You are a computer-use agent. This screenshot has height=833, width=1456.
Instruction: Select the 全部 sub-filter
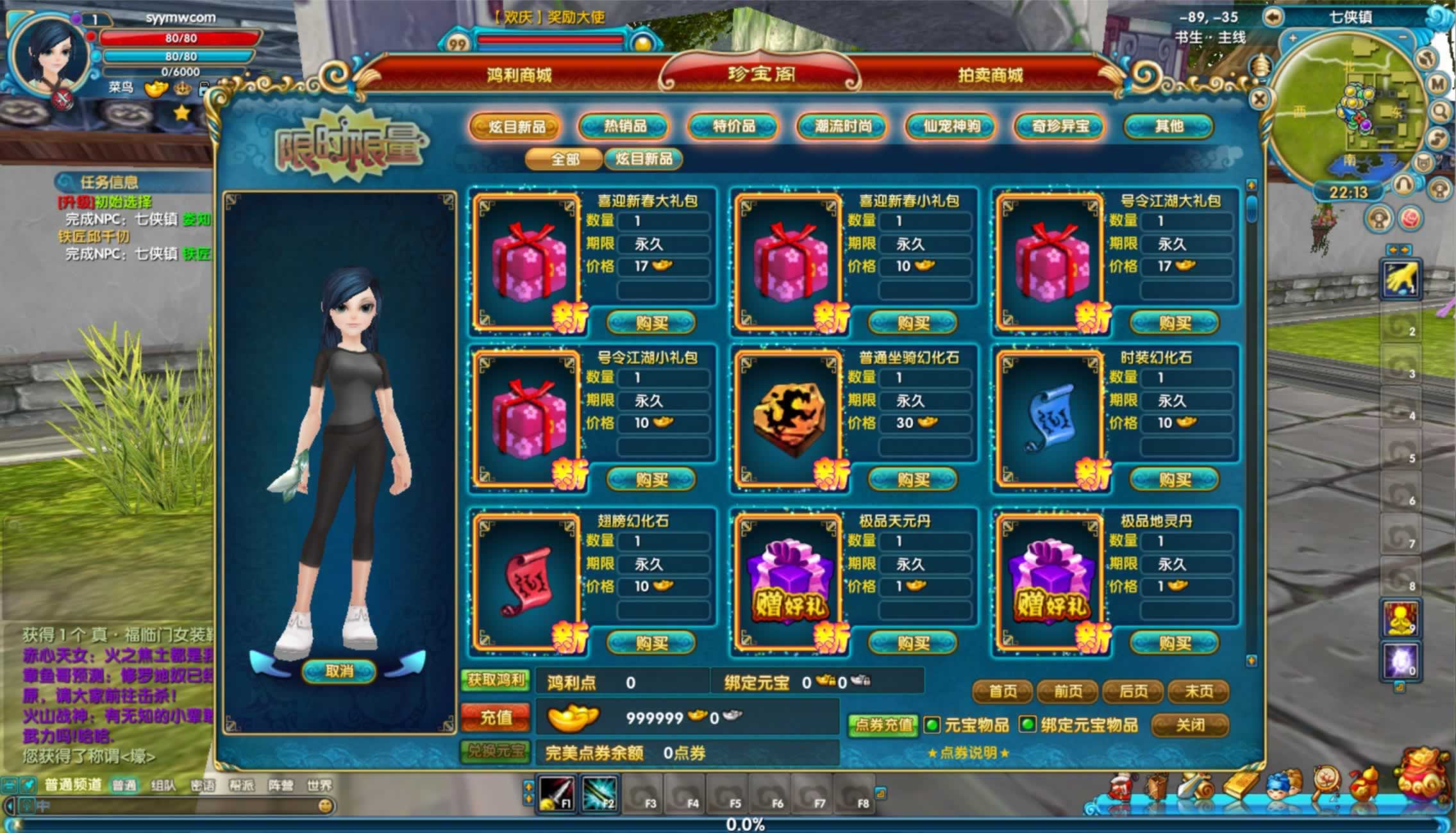click(x=564, y=159)
